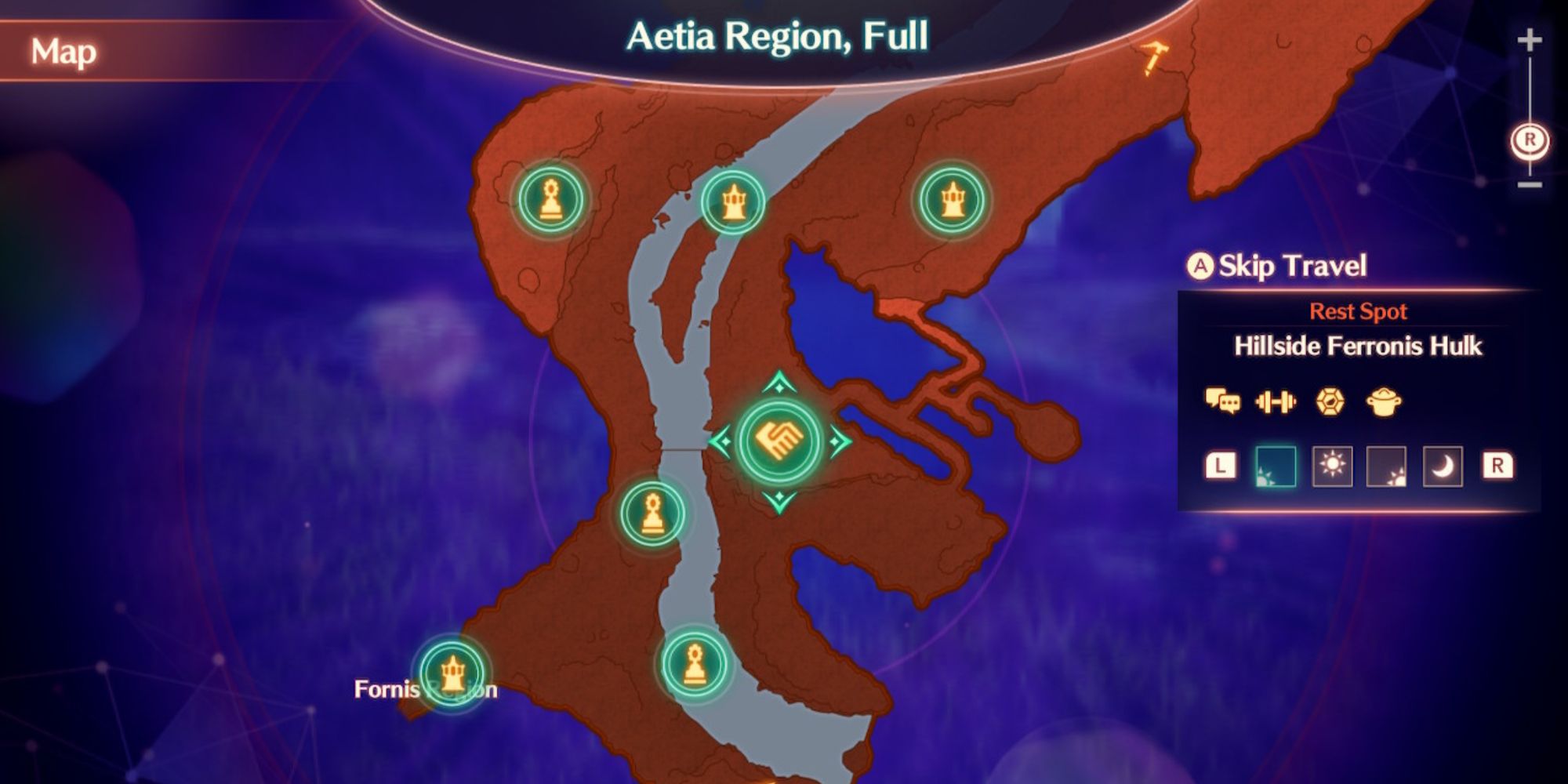Screen dimensions: 1568x784
Task: Open the Map tab in the top left
Action: click(x=66, y=52)
